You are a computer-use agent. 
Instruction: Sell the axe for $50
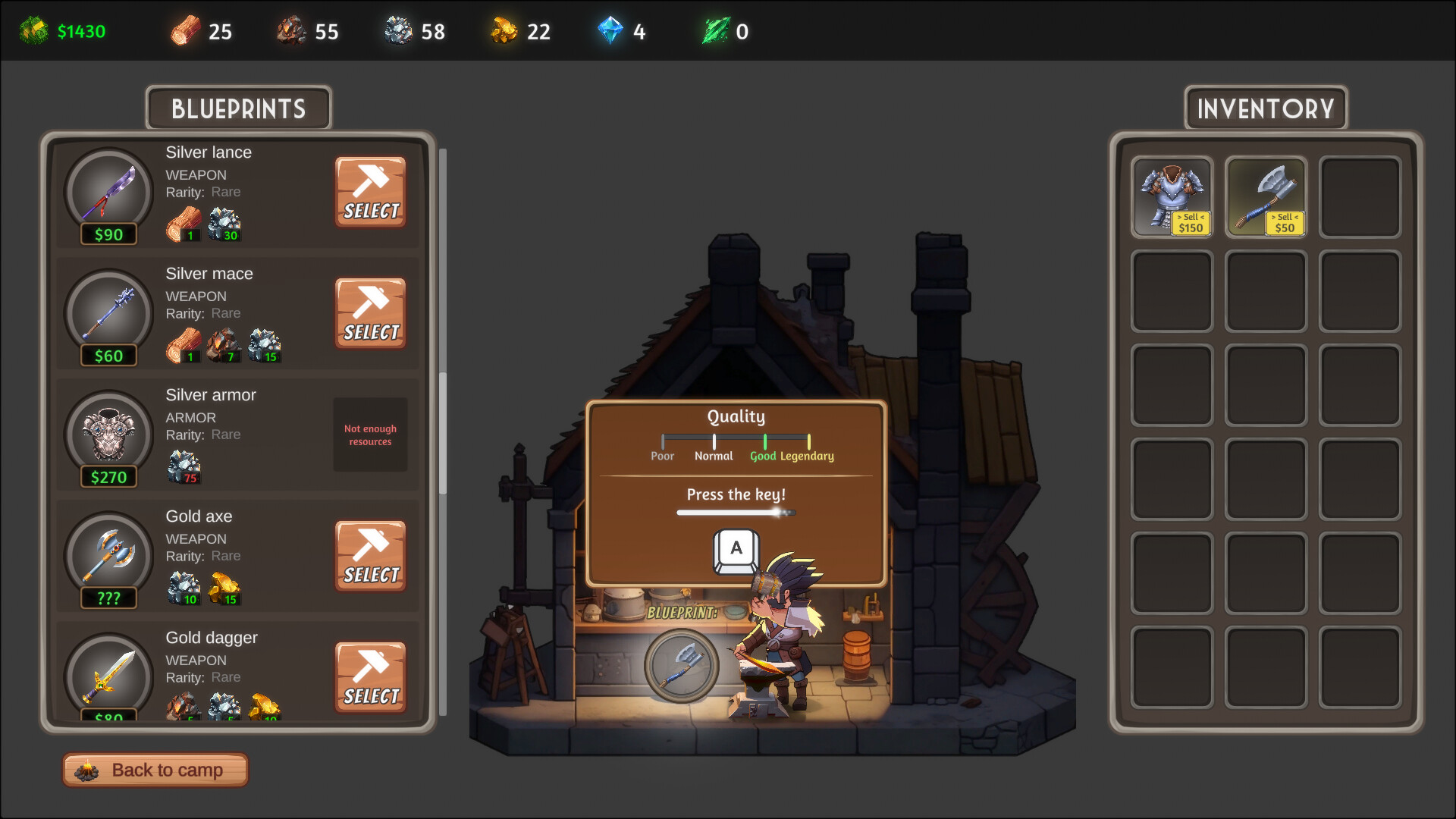(x=1284, y=223)
